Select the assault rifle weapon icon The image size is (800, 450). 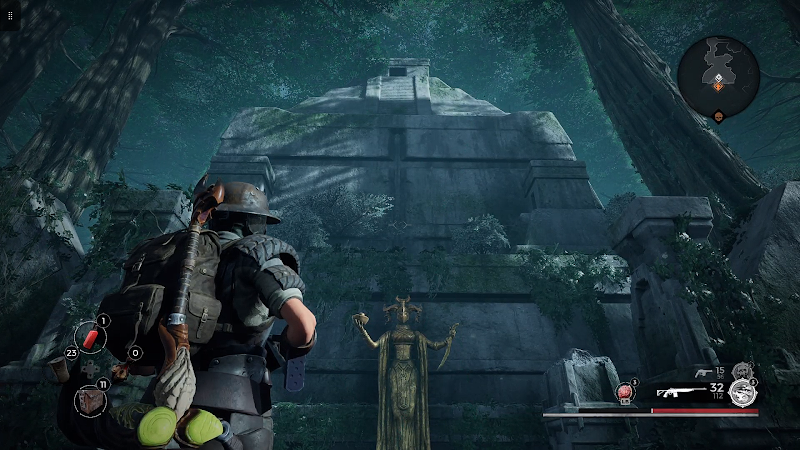(x=681, y=392)
